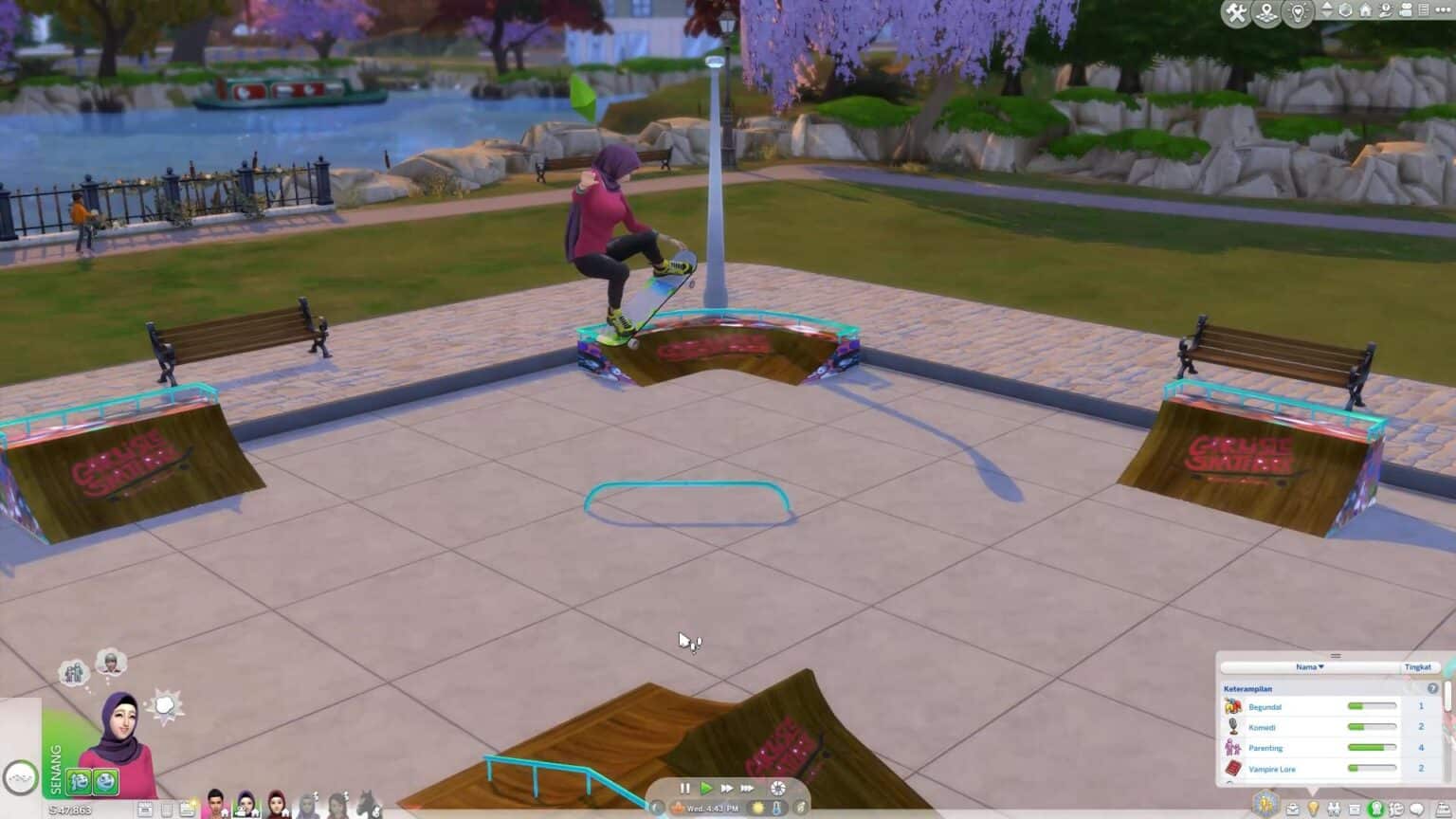Open the Sim inventory icon

(x=1356, y=809)
